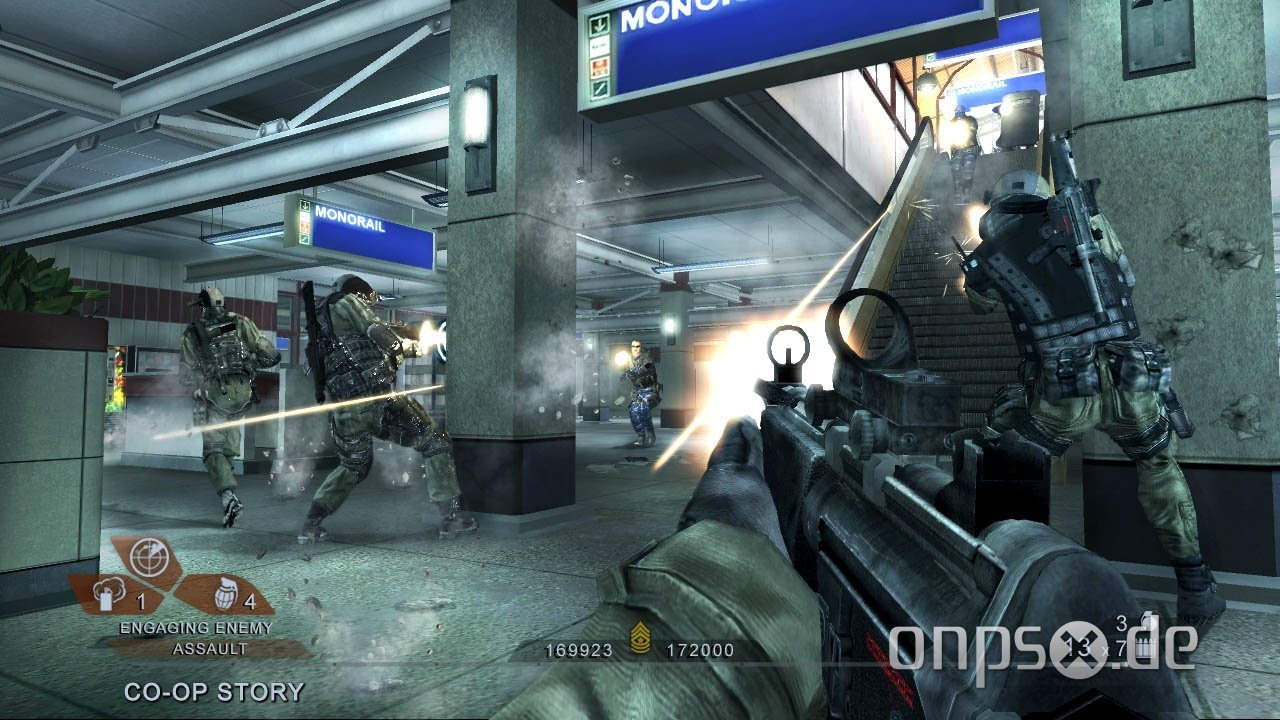Toggle the smoke grenade count indicator
Viewport: 1280px width, 720px height.
tap(140, 600)
